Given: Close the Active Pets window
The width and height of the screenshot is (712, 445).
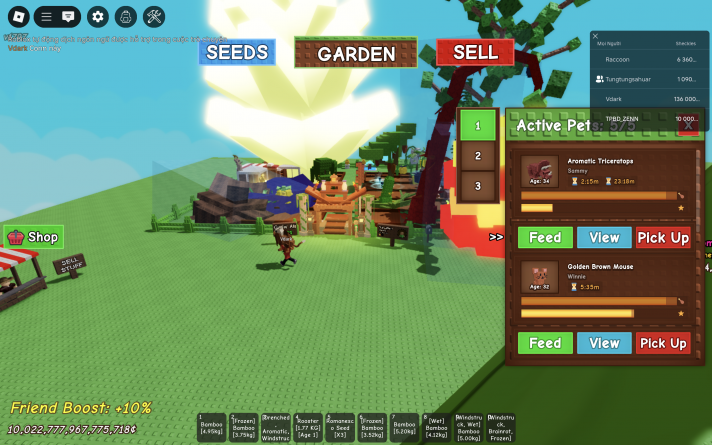Looking at the screenshot, I should click(x=687, y=124).
